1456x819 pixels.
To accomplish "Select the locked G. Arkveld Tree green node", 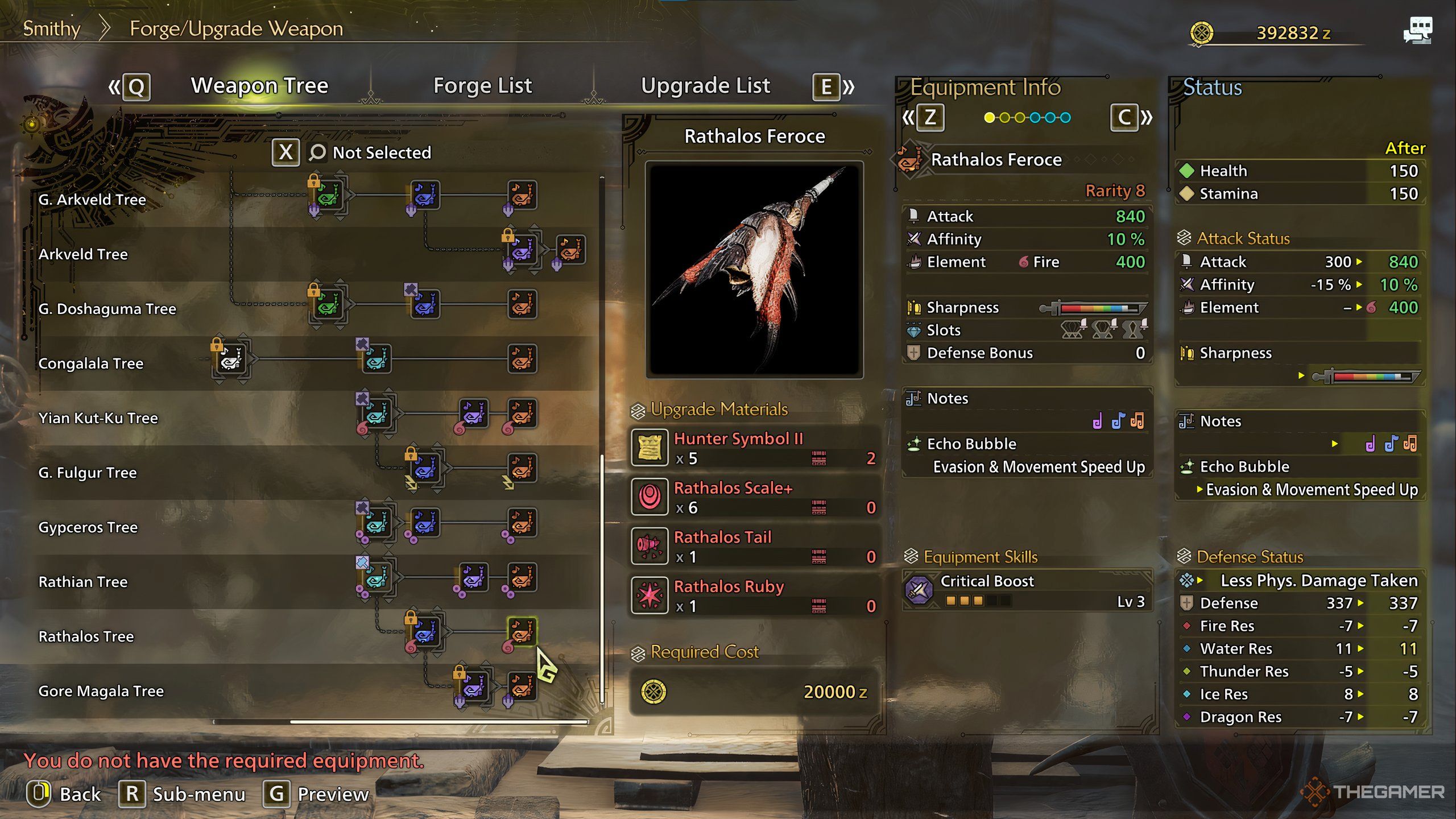I will point(328,196).
